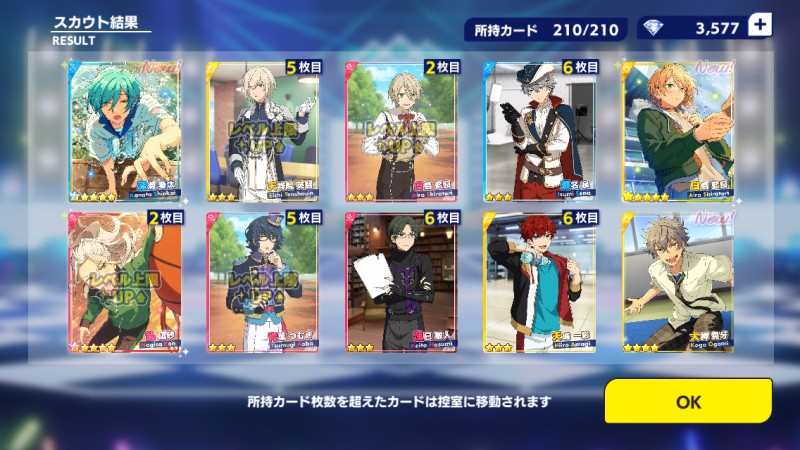Inspect the new Koga Ogami card
This screenshot has height=450, width=800.
click(676, 283)
